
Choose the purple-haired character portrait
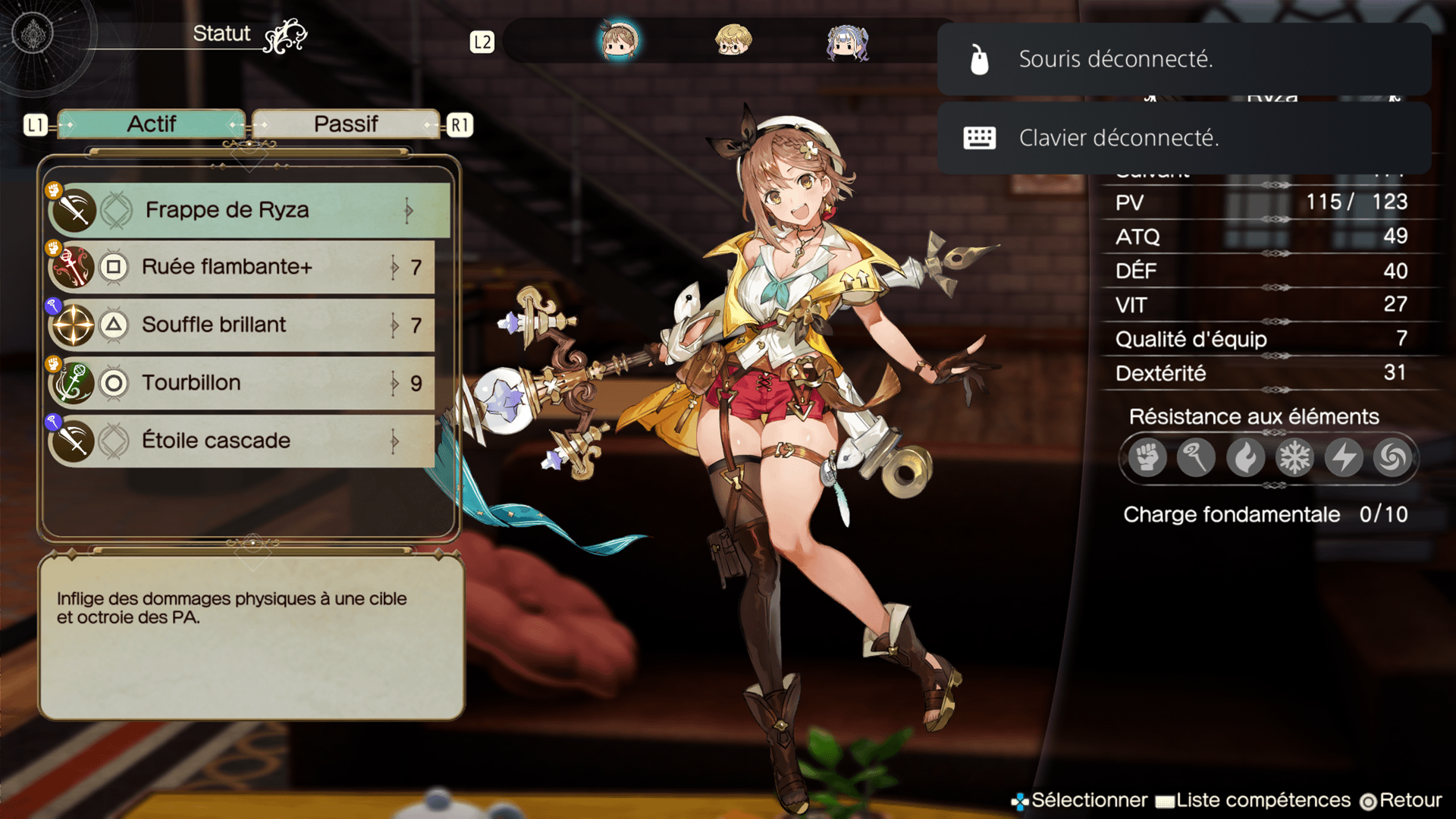click(x=847, y=42)
